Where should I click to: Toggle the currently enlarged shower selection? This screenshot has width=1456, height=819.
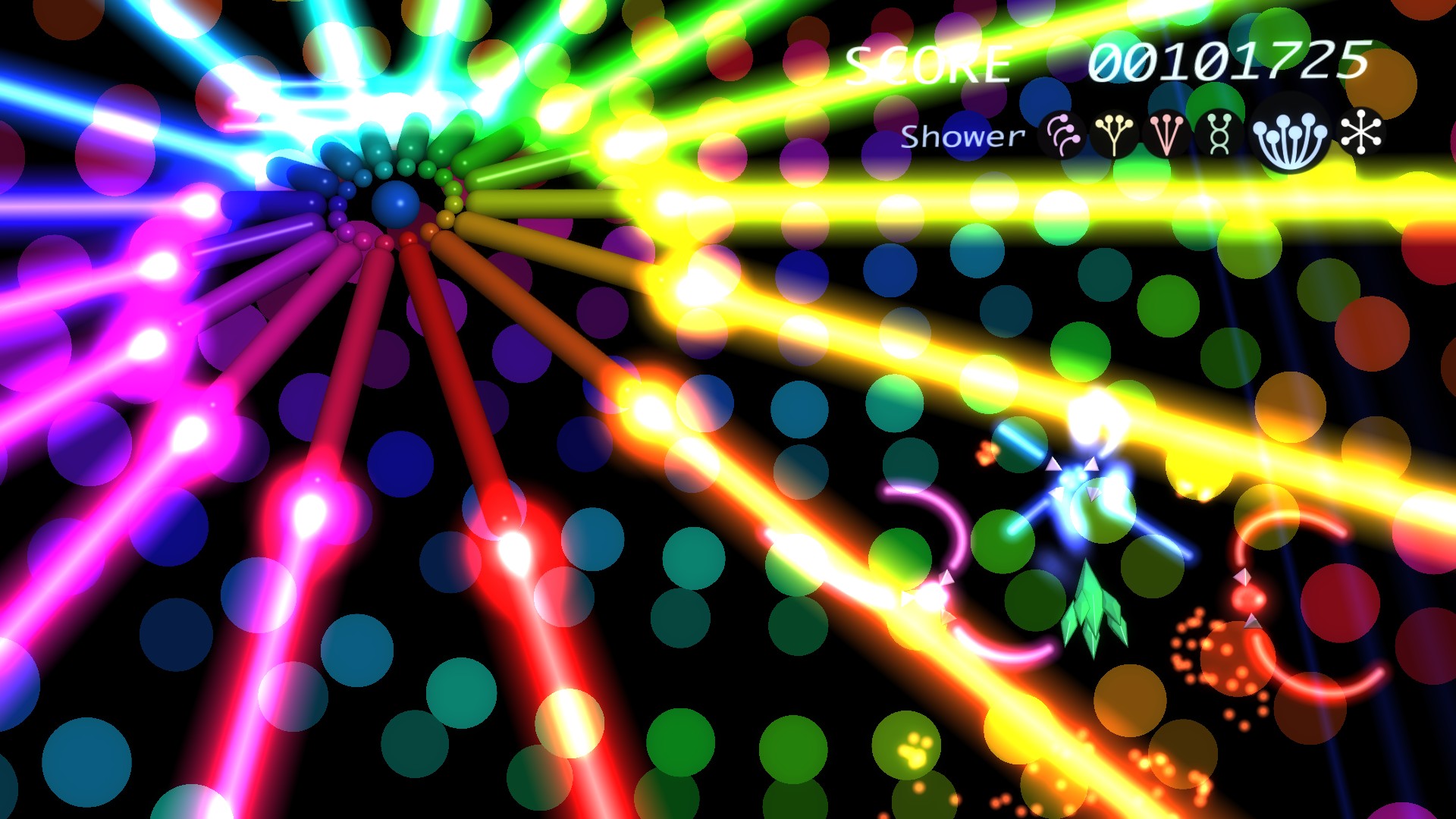1289,136
